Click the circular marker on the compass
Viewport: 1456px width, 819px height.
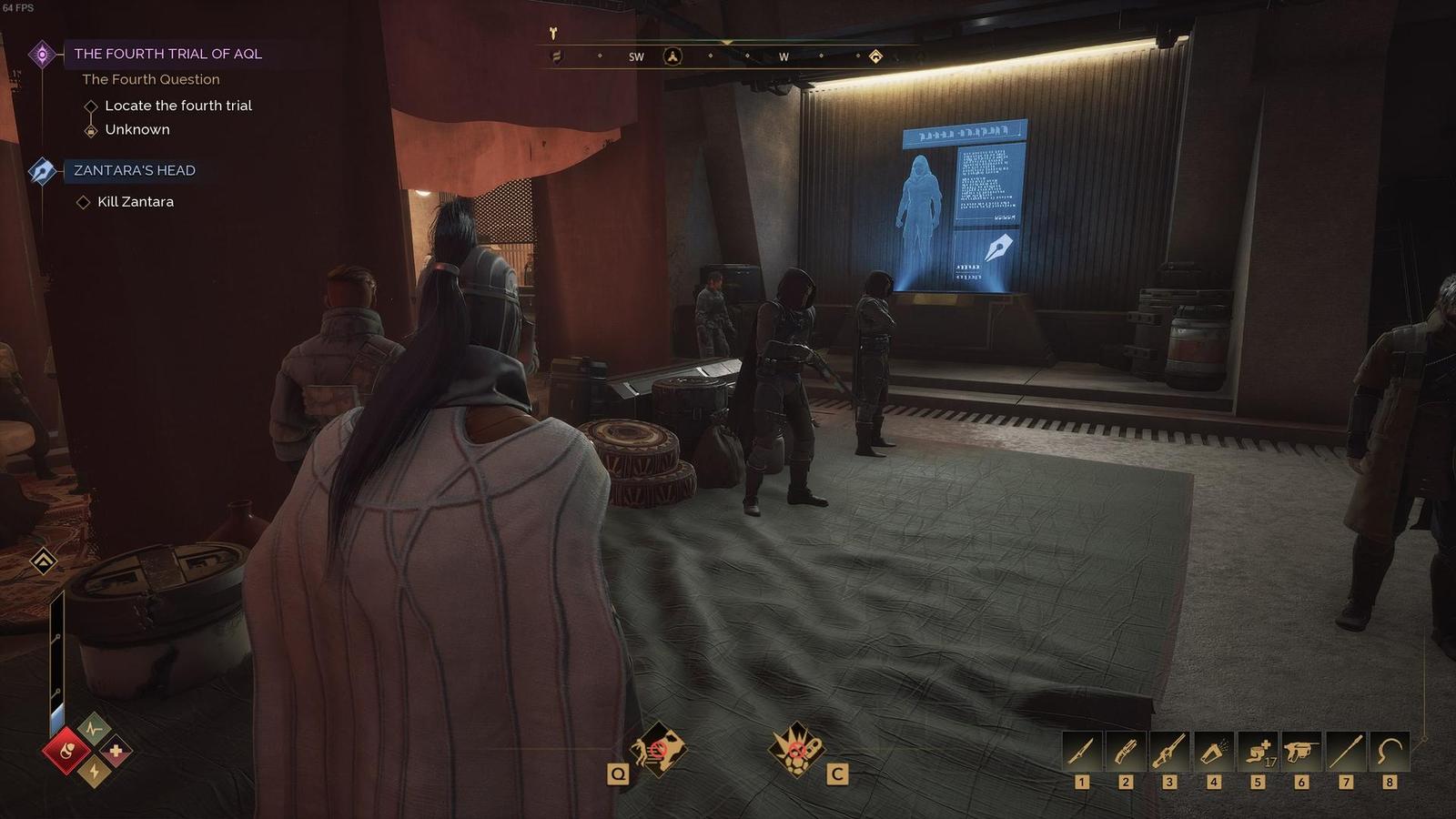point(672,56)
